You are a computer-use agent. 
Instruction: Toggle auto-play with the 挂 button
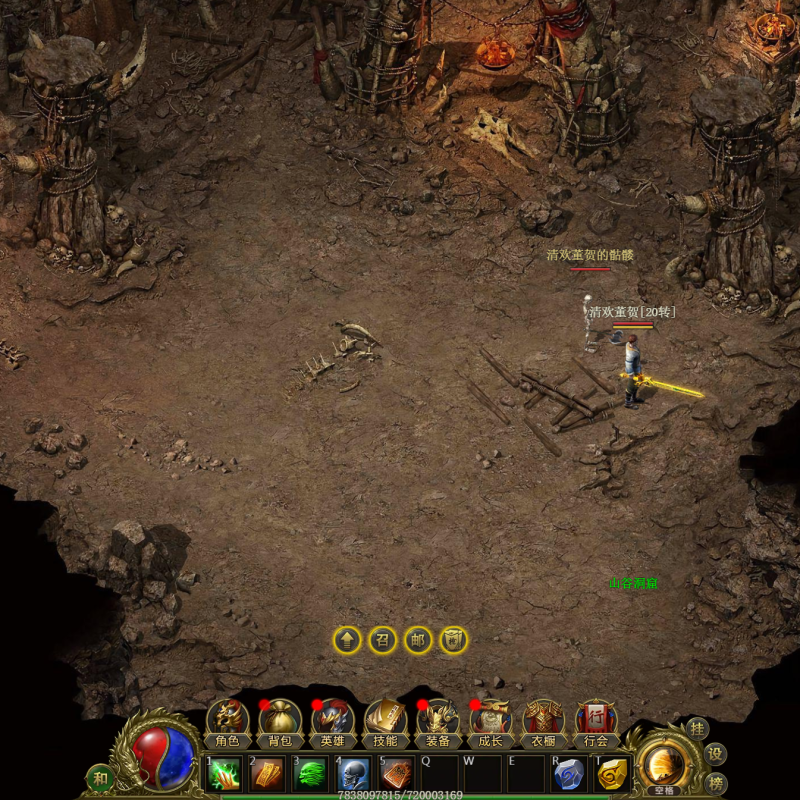(x=697, y=729)
